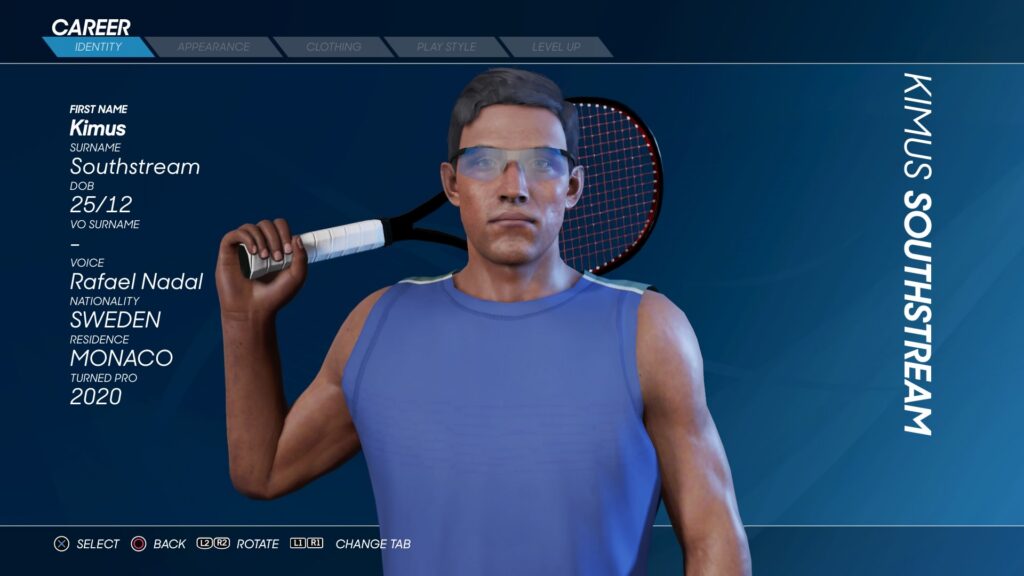Edit the first name Kimus
Screen dimensions: 1024x576
click(98, 128)
